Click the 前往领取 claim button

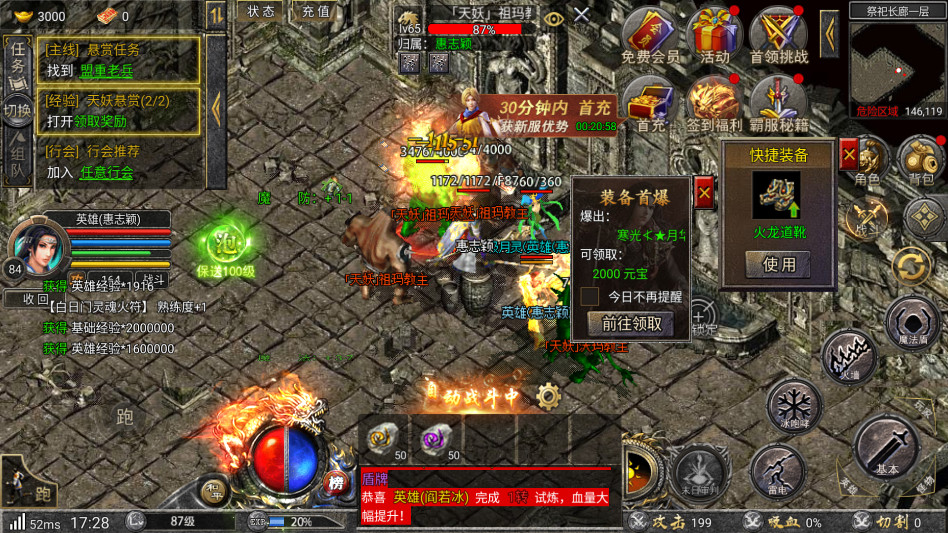[x=631, y=323]
